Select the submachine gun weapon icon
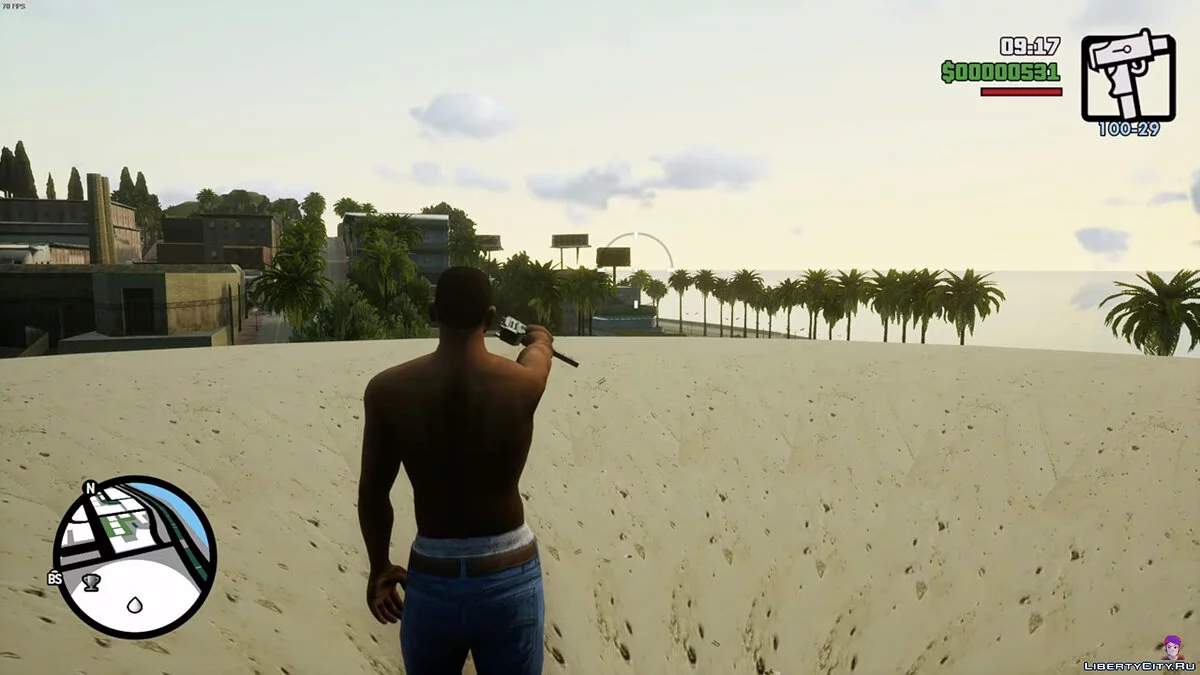The image size is (1200, 675). (1128, 75)
